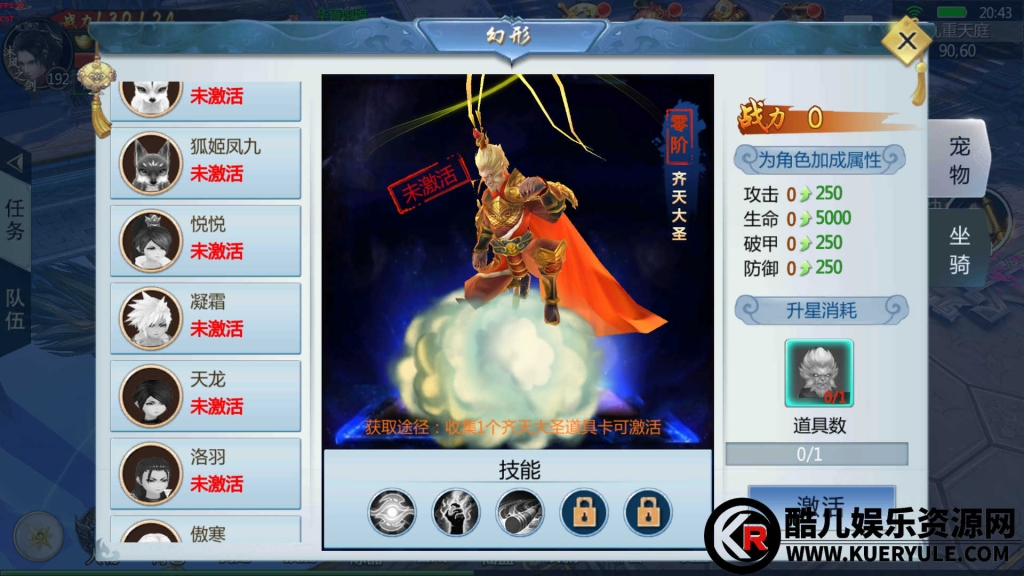Choose the 悦悦 list entry

(205, 239)
